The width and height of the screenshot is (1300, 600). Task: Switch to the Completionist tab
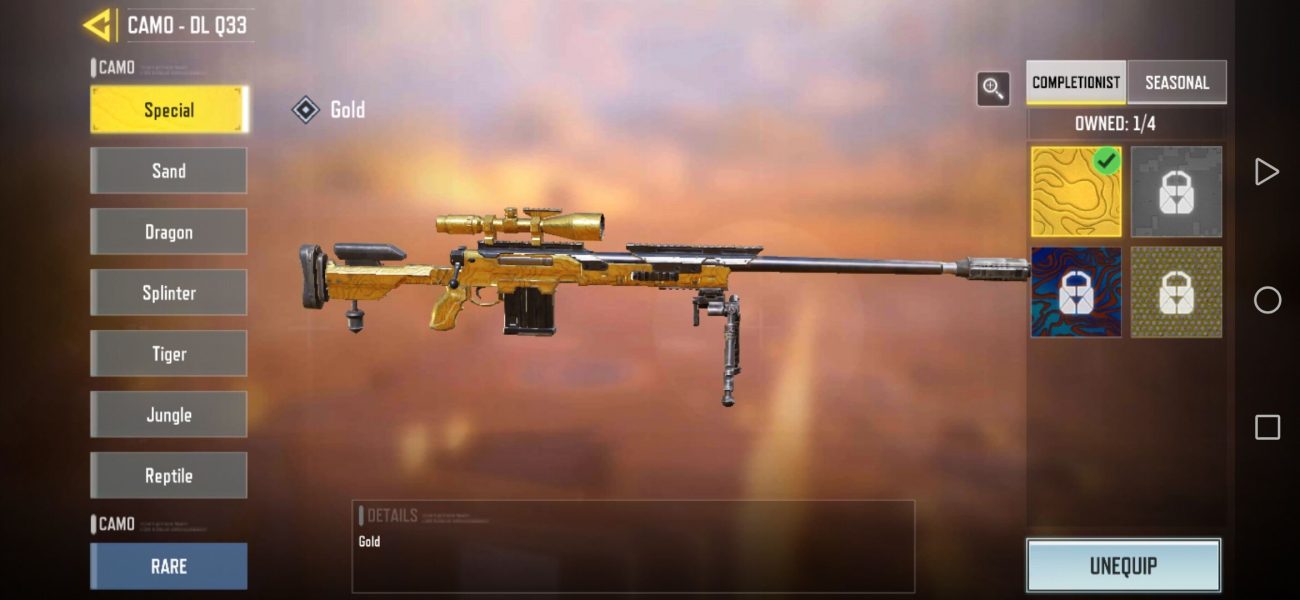coord(1076,83)
